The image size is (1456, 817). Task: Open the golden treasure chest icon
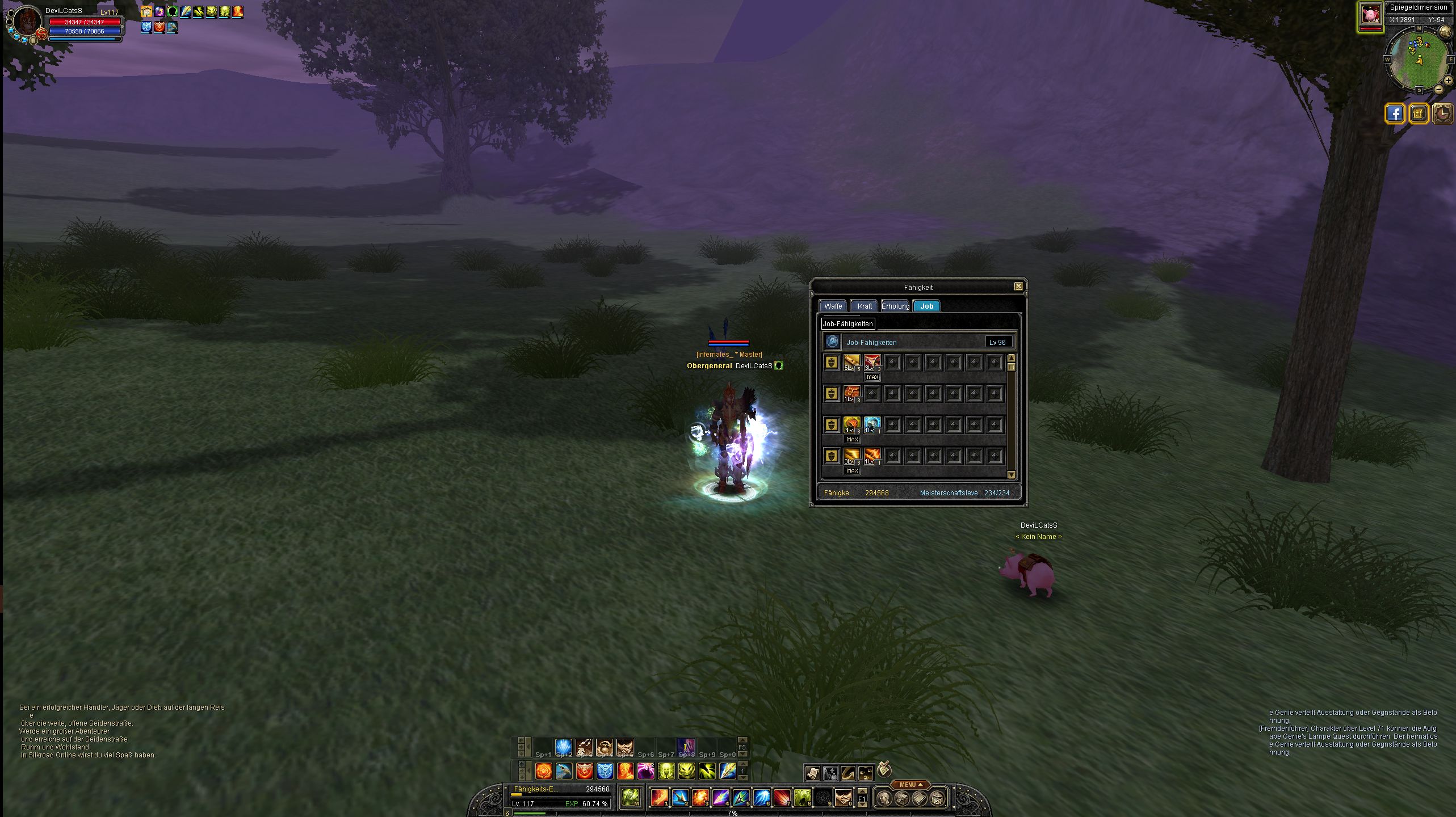point(1418,113)
